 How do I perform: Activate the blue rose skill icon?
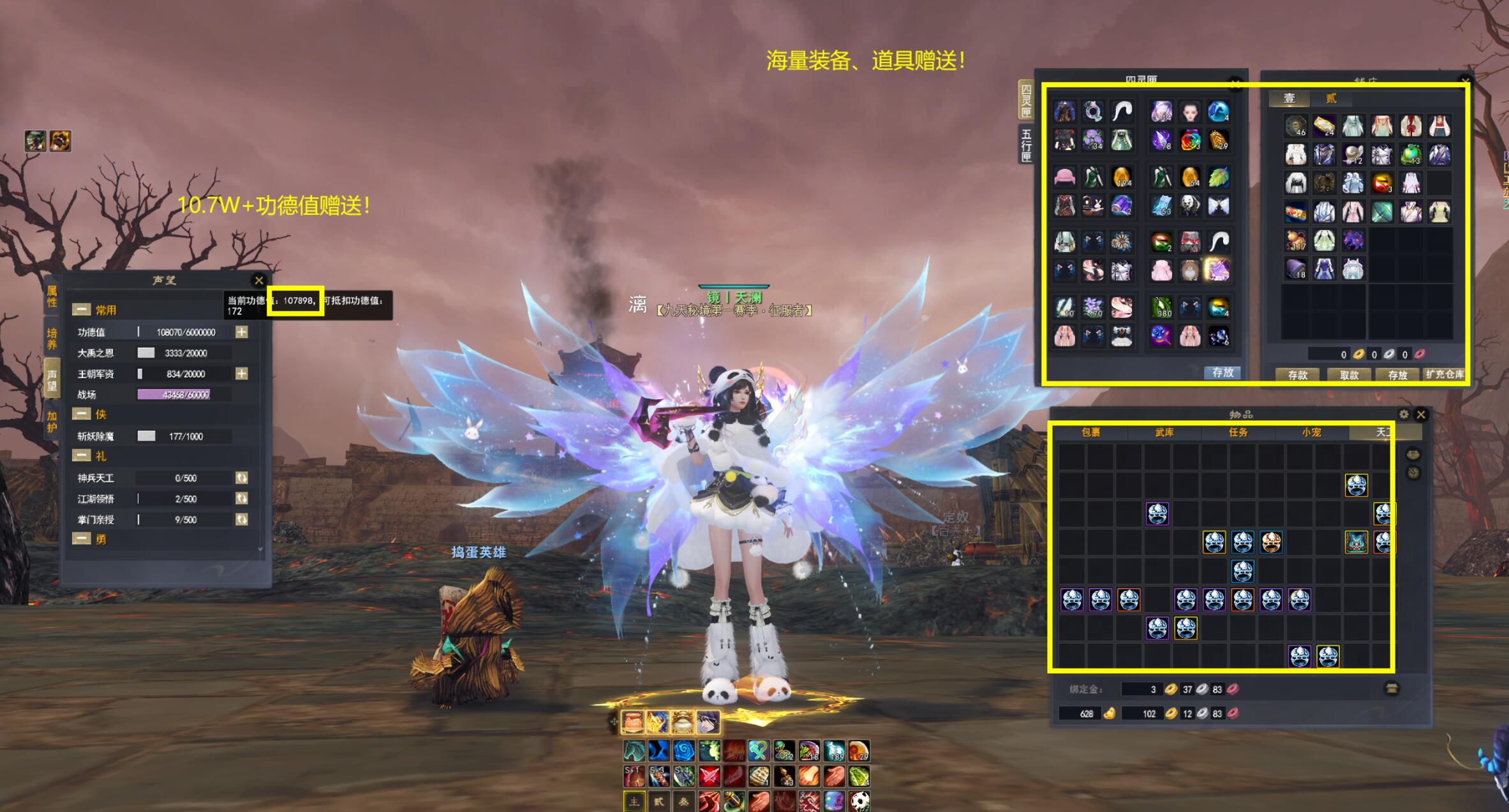click(683, 751)
